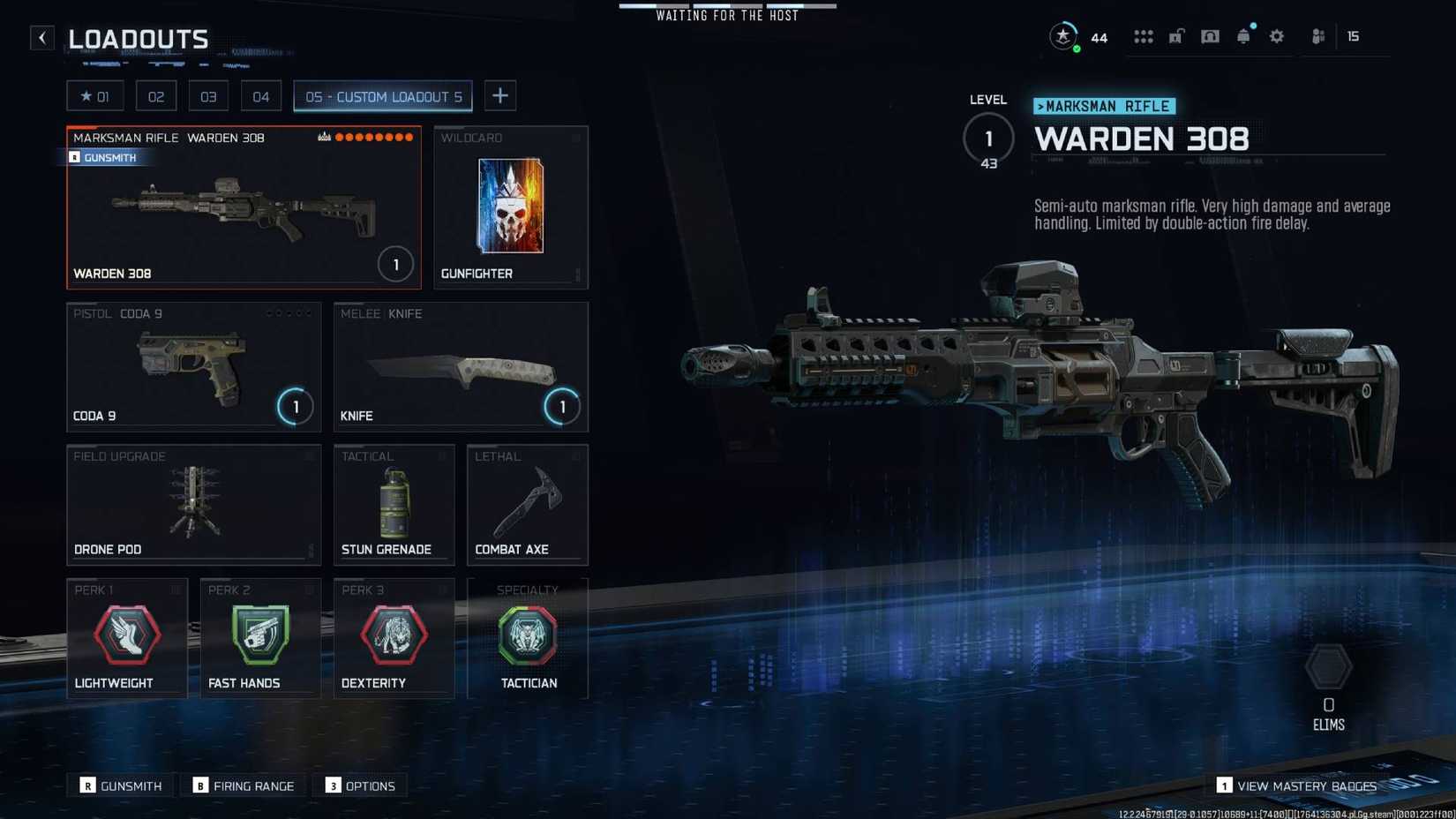Image resolution: width=1456 pixels, height=819 pixels.
Task: Select the Gunfighter wildcard thumbnail
Action: pos(510,207)
